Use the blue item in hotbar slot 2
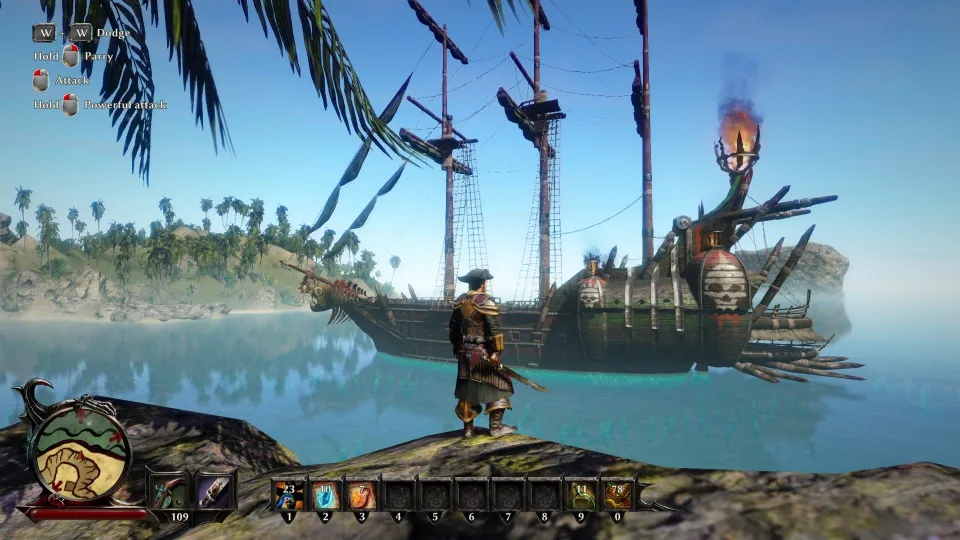This screenshot has width=960, height=540. click(325, 495)
